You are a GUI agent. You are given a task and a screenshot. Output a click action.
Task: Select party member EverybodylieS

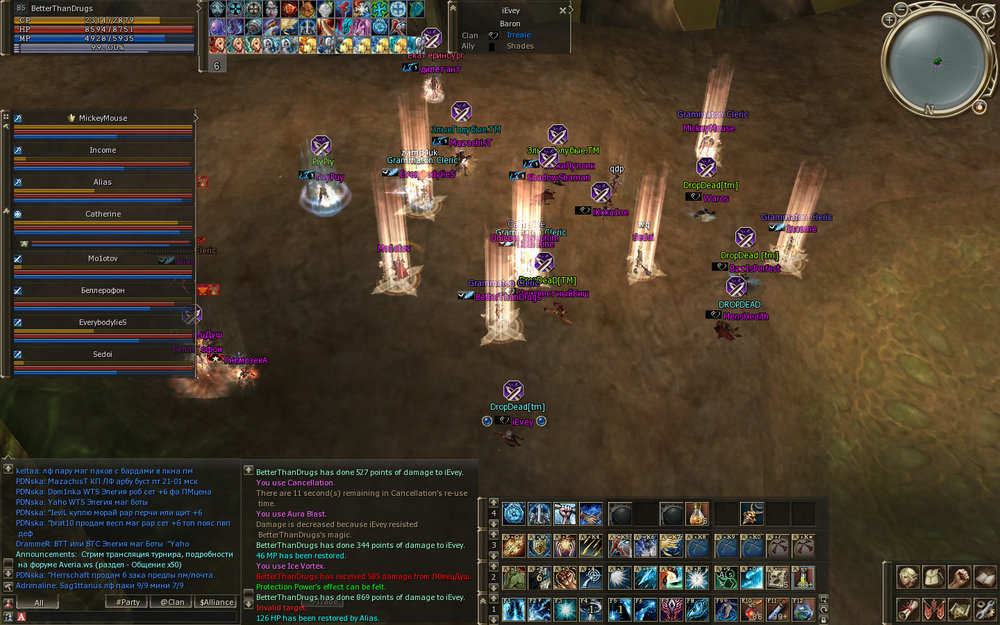[x=103, y=322]
